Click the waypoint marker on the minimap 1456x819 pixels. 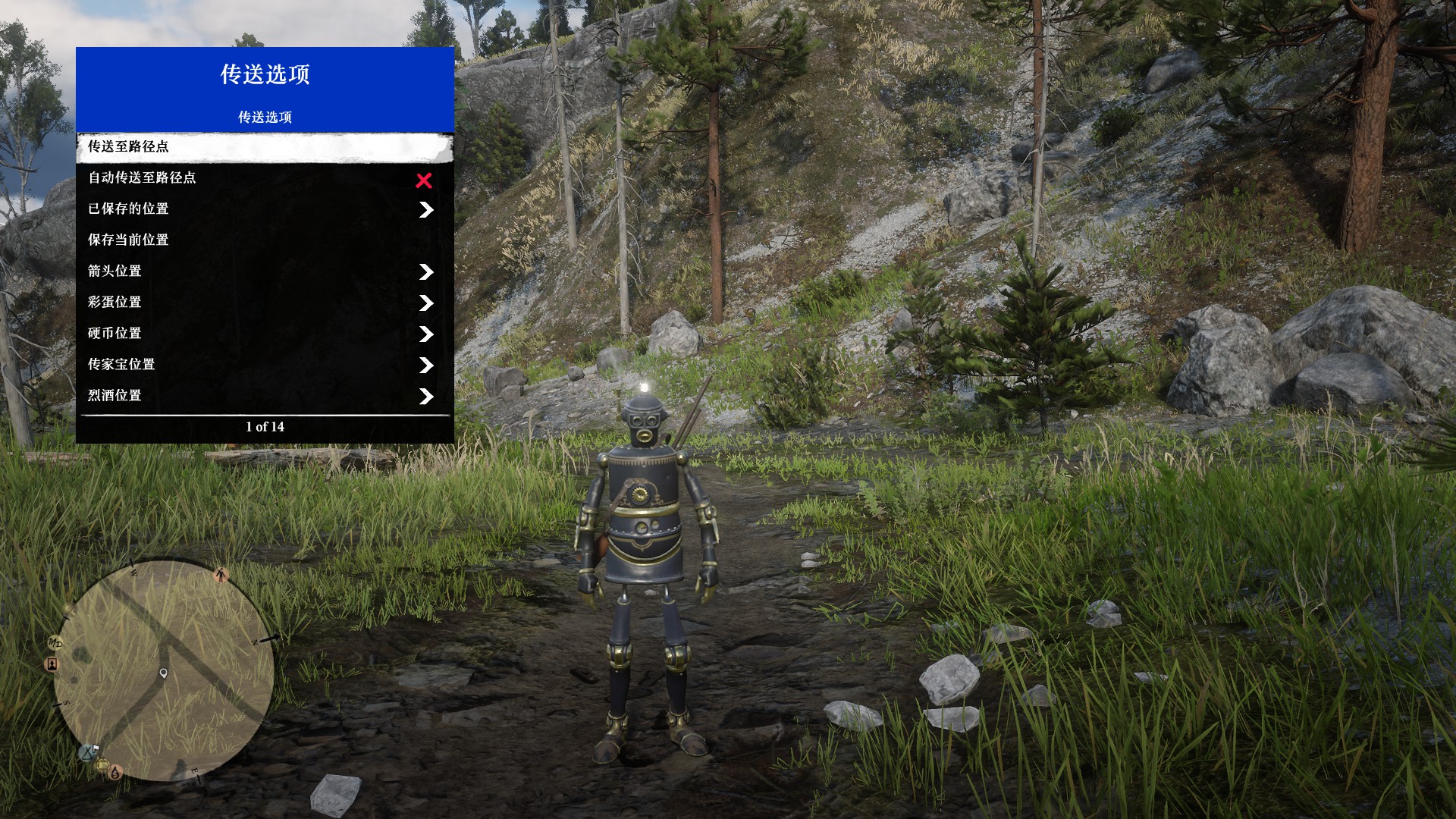click(164, 673)
